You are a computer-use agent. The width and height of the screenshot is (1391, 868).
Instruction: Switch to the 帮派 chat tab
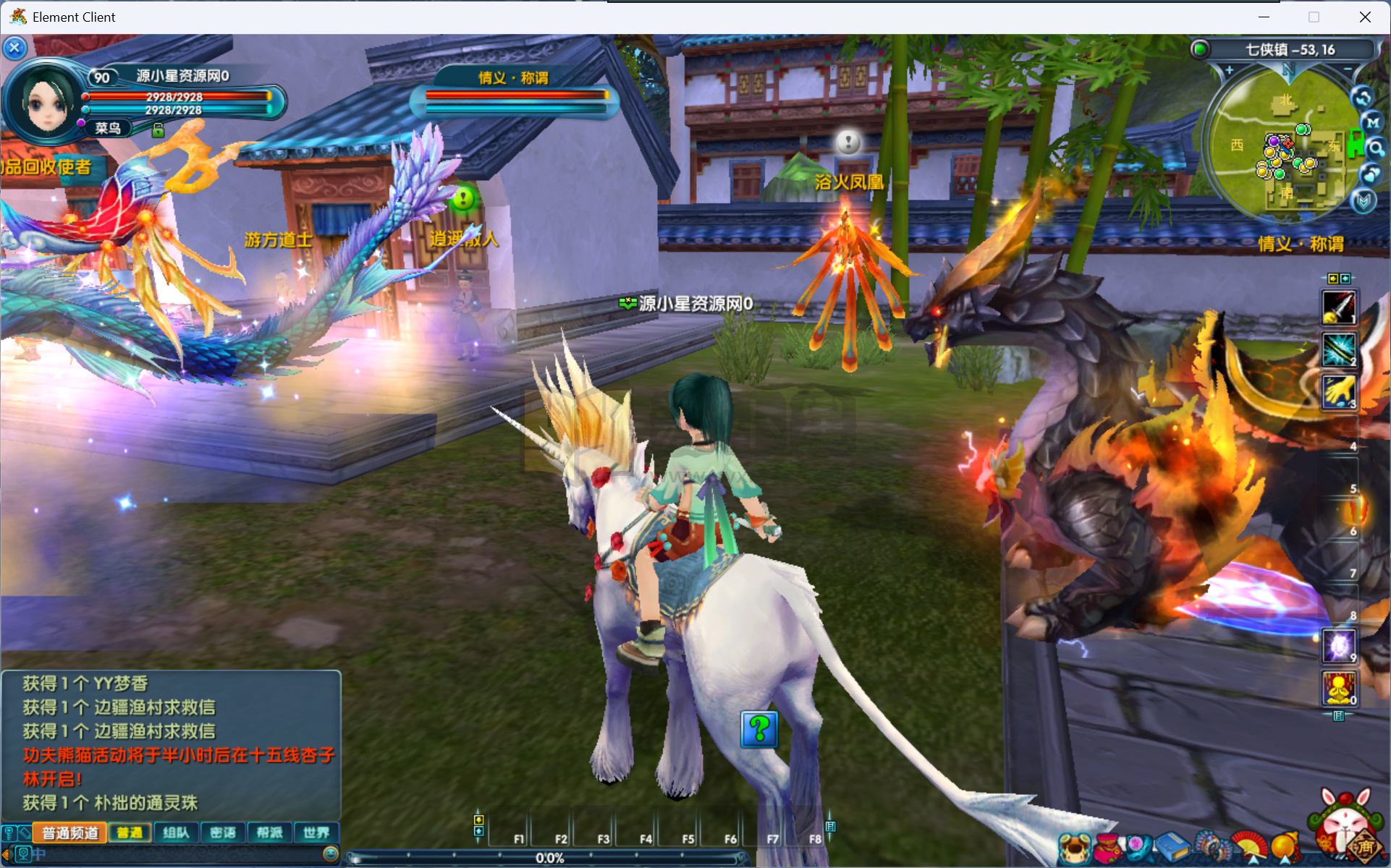(269, 833)
